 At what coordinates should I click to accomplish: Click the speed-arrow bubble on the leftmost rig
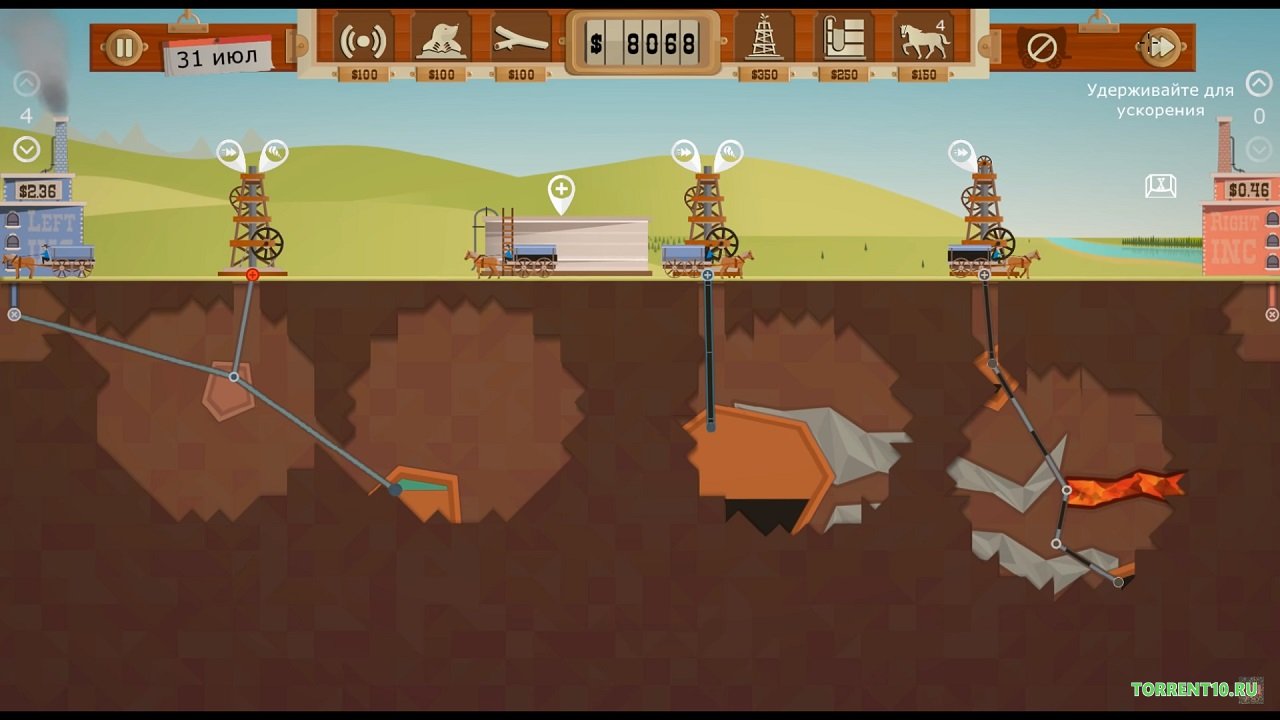click(x=229, y=153)
